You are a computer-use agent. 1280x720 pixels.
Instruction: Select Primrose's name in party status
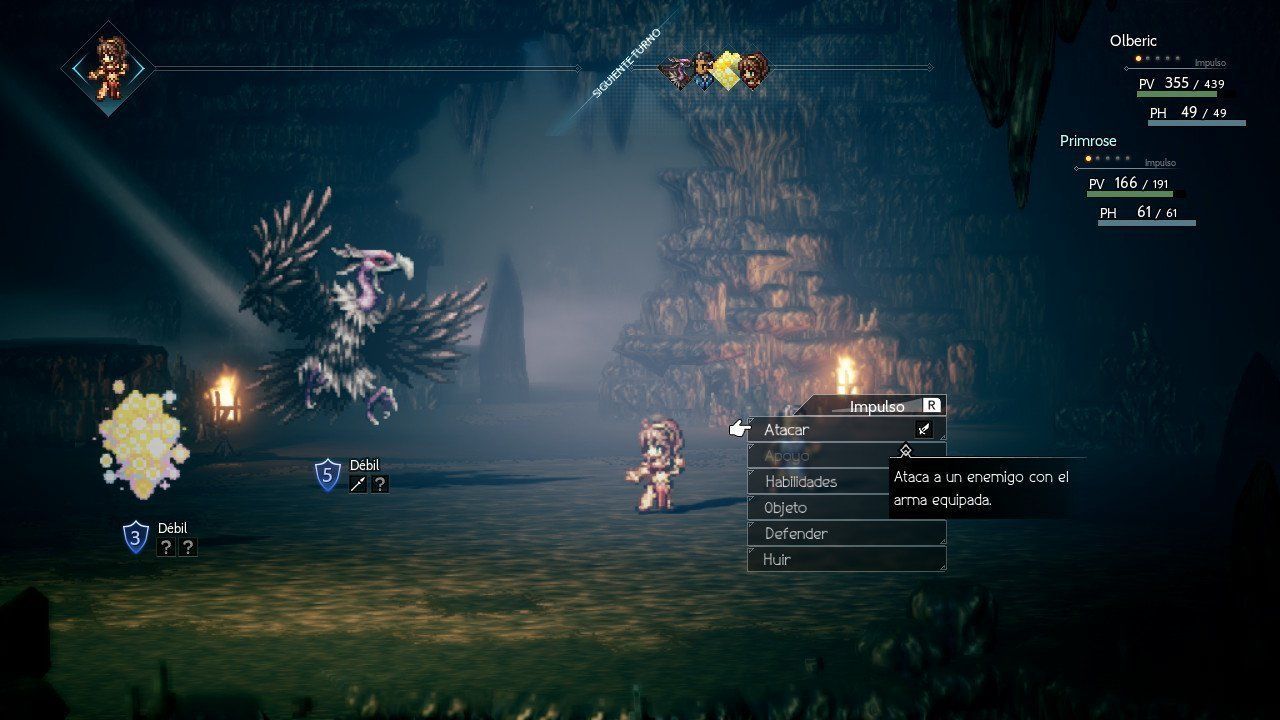tap(1088, 141)
